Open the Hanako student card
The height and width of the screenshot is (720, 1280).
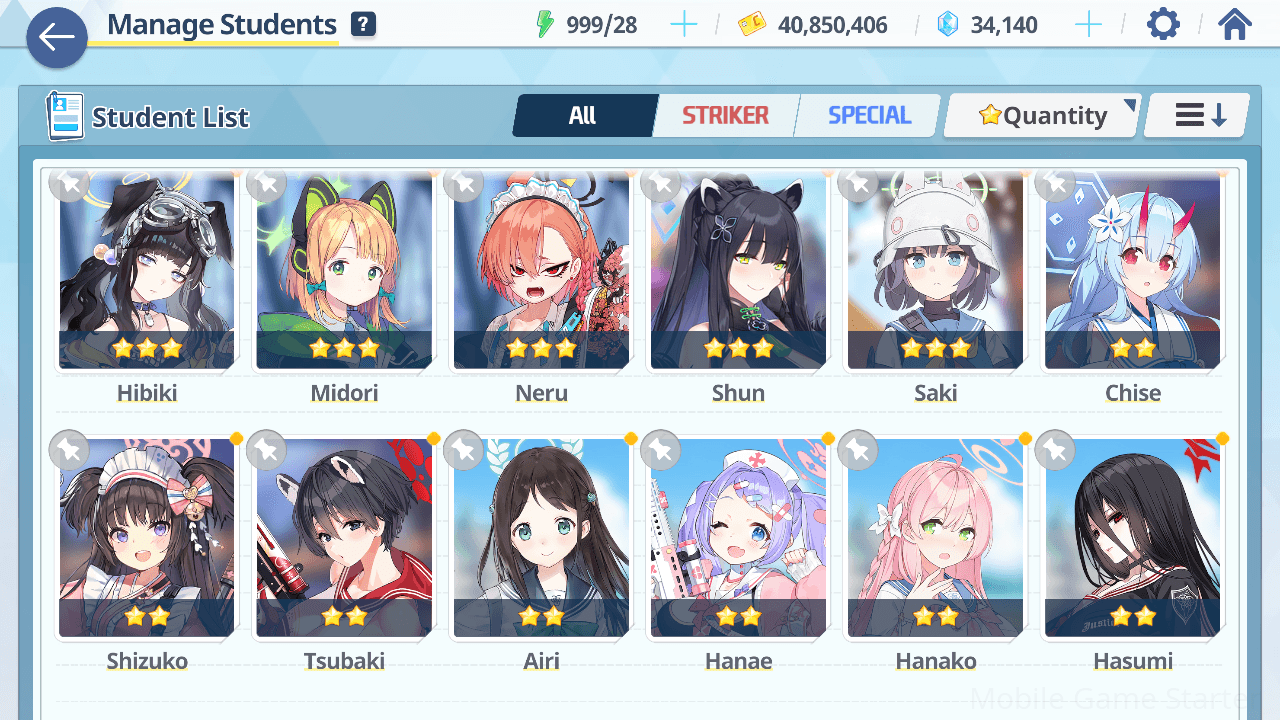[x=935, y=538]
